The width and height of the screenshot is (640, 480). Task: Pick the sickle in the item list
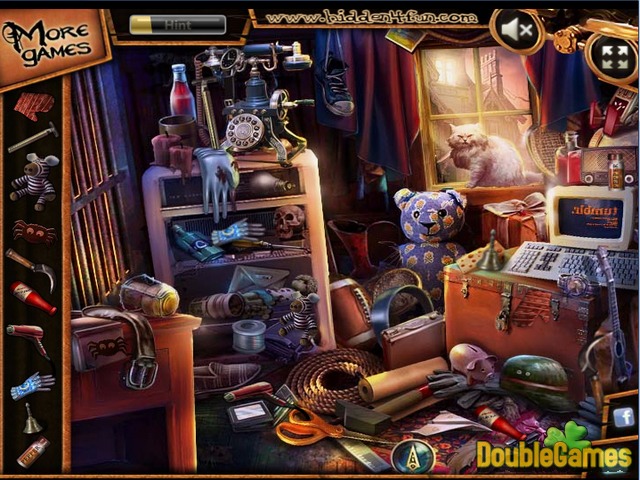click(31, 267)
